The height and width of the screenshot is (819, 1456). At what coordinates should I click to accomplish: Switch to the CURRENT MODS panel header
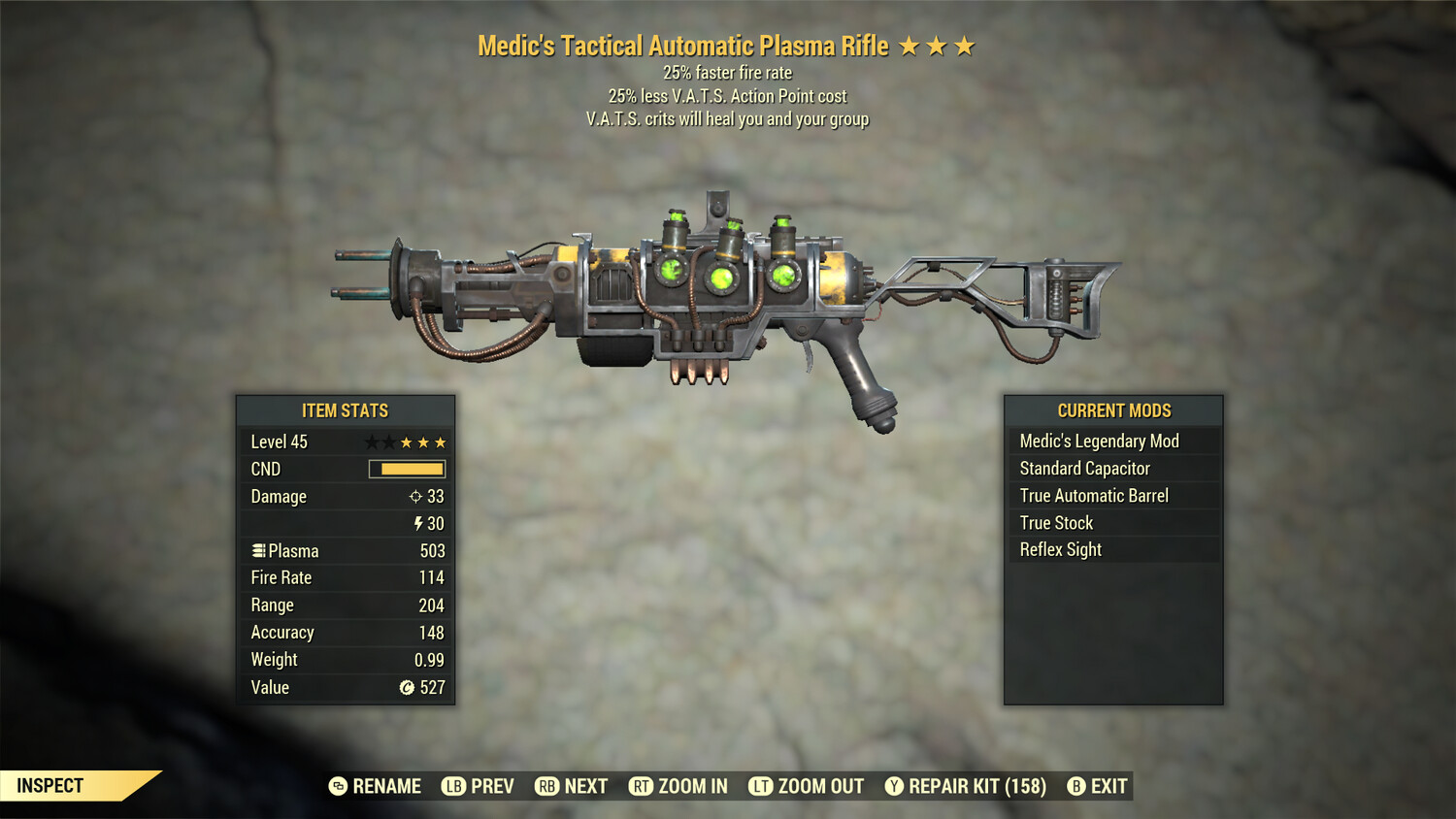[x=1113, y=410]
